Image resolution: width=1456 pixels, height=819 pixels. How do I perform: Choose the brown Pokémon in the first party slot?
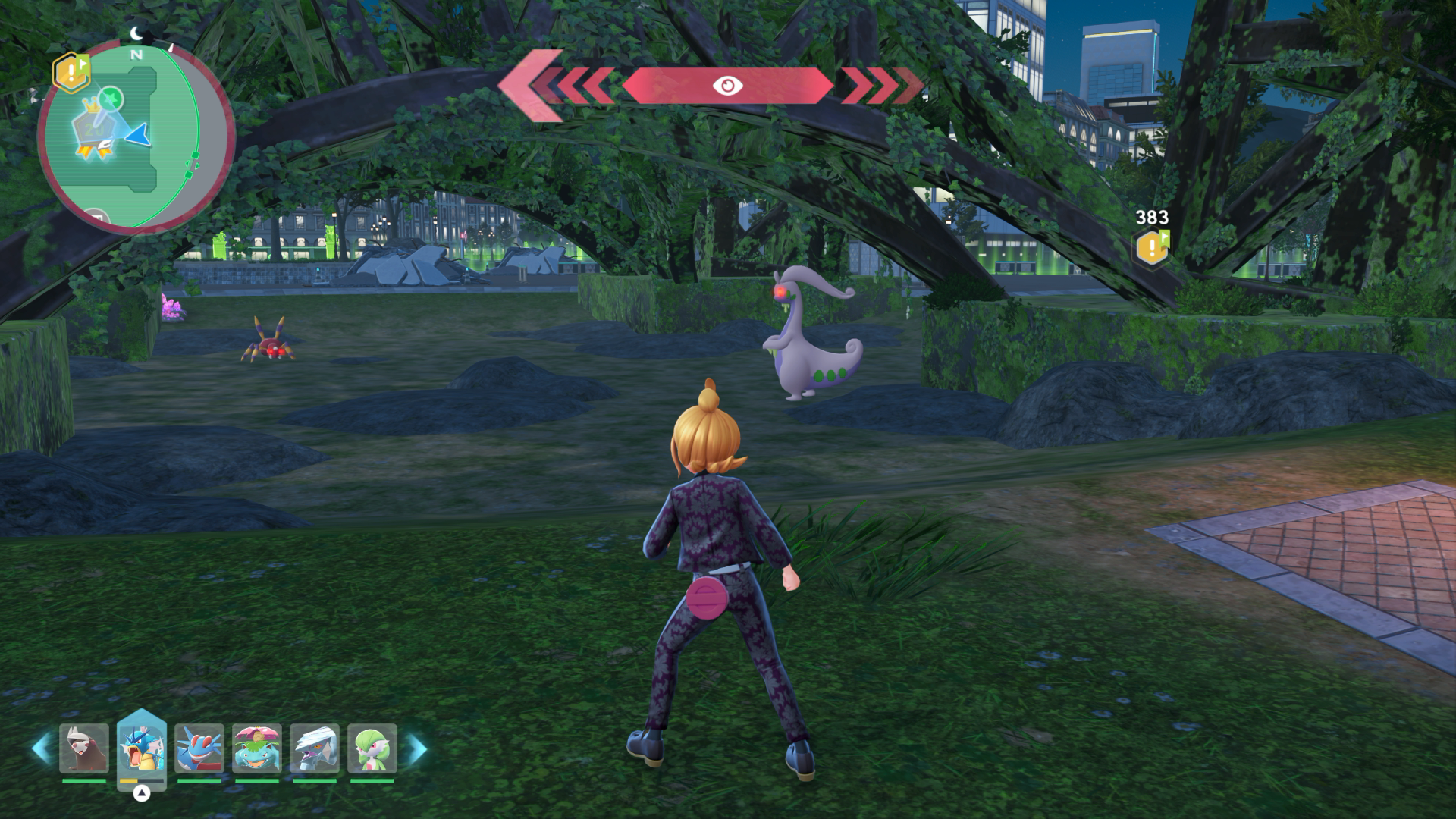(x=84, y=748)
